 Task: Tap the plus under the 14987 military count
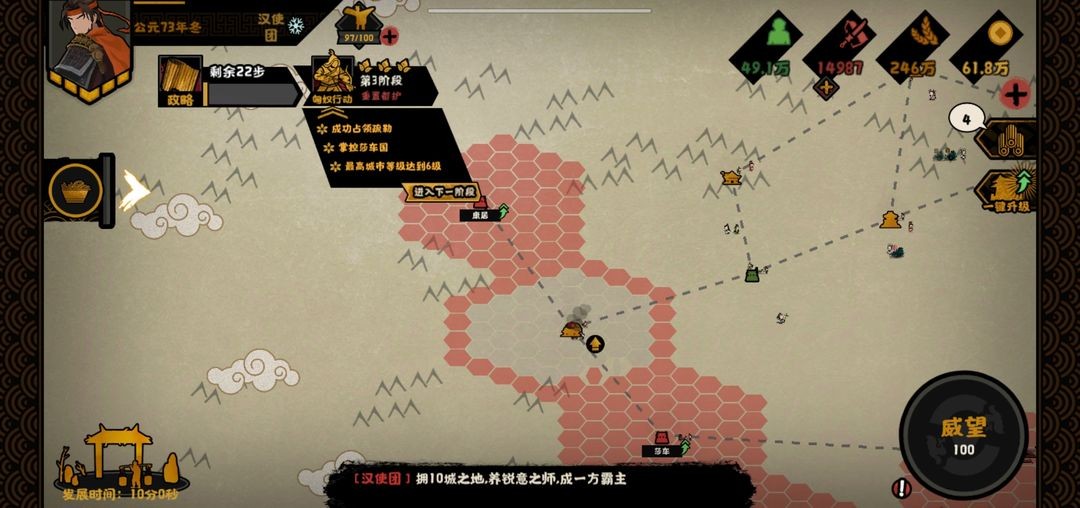(x=827, y=88)
